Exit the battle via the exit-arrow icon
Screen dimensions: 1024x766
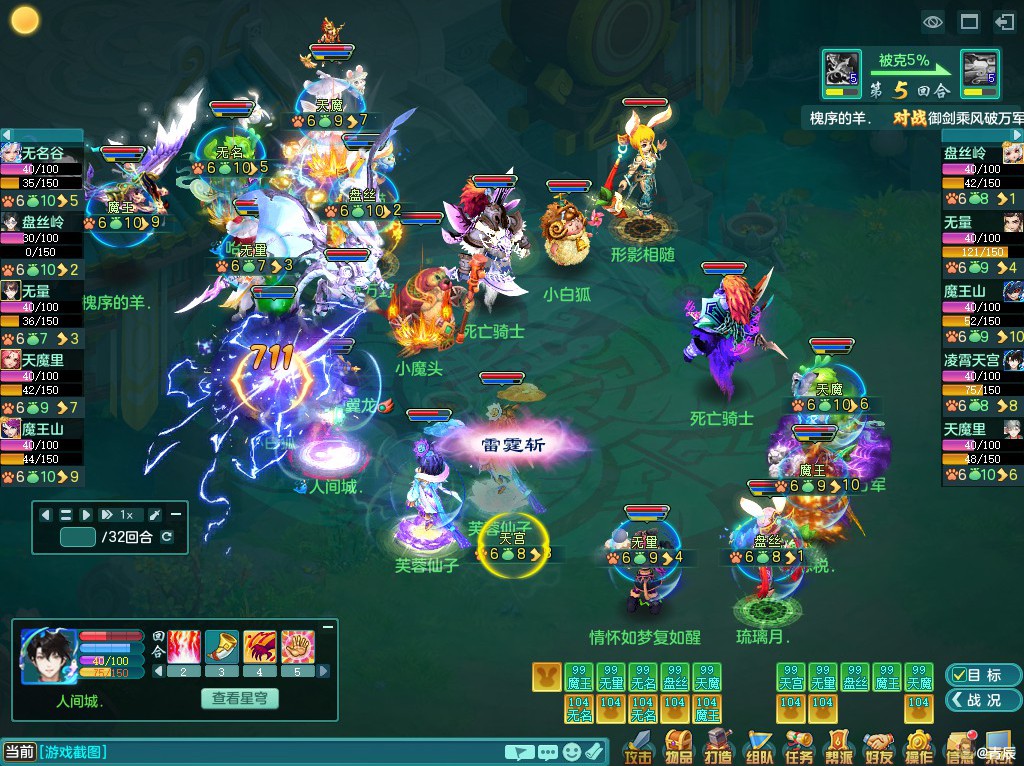click(x=1004, y=20)
